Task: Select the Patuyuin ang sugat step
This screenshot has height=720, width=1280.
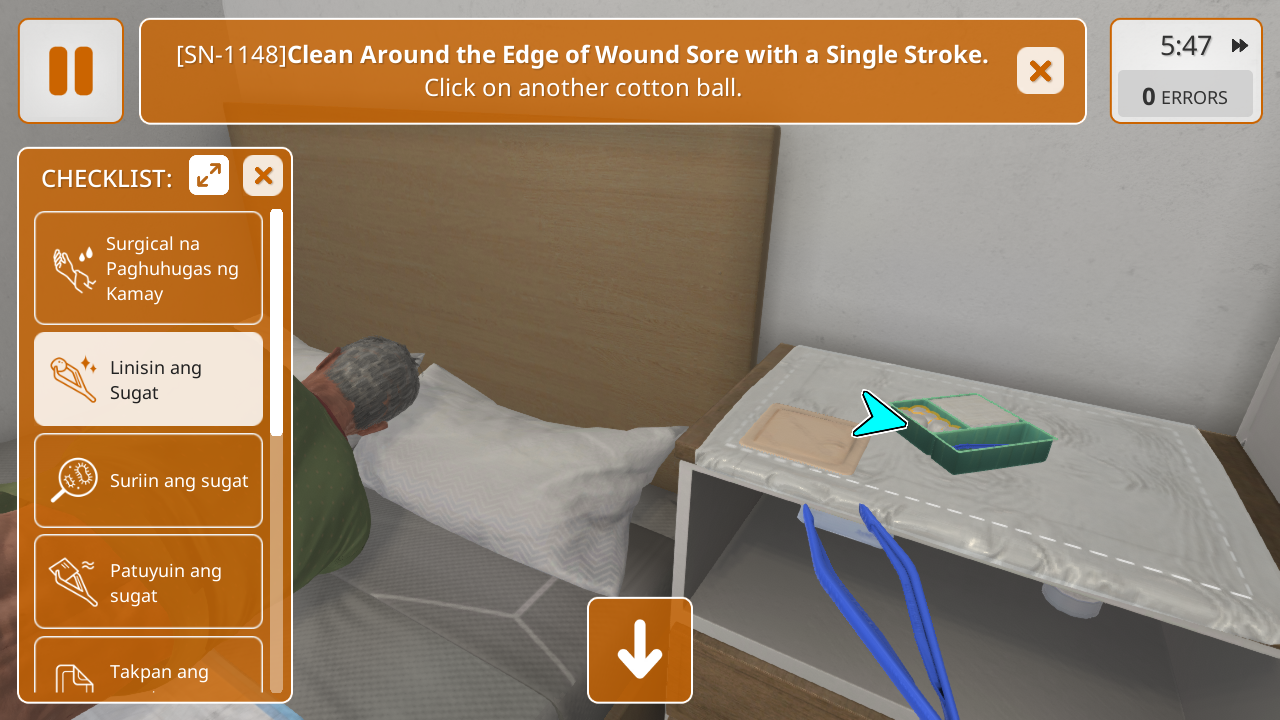Action: coord(149,582)
